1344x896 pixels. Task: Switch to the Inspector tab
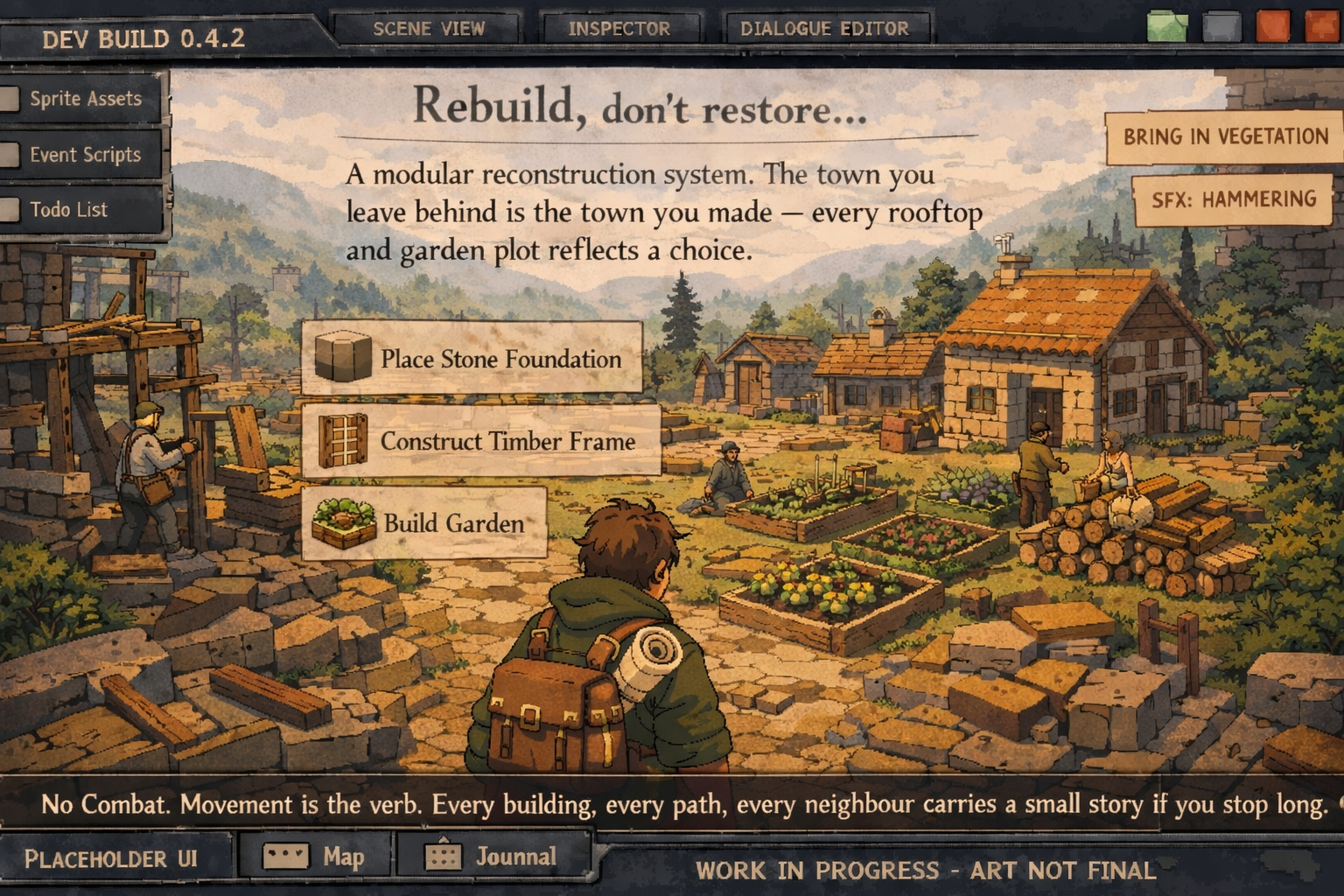(620, 27)
